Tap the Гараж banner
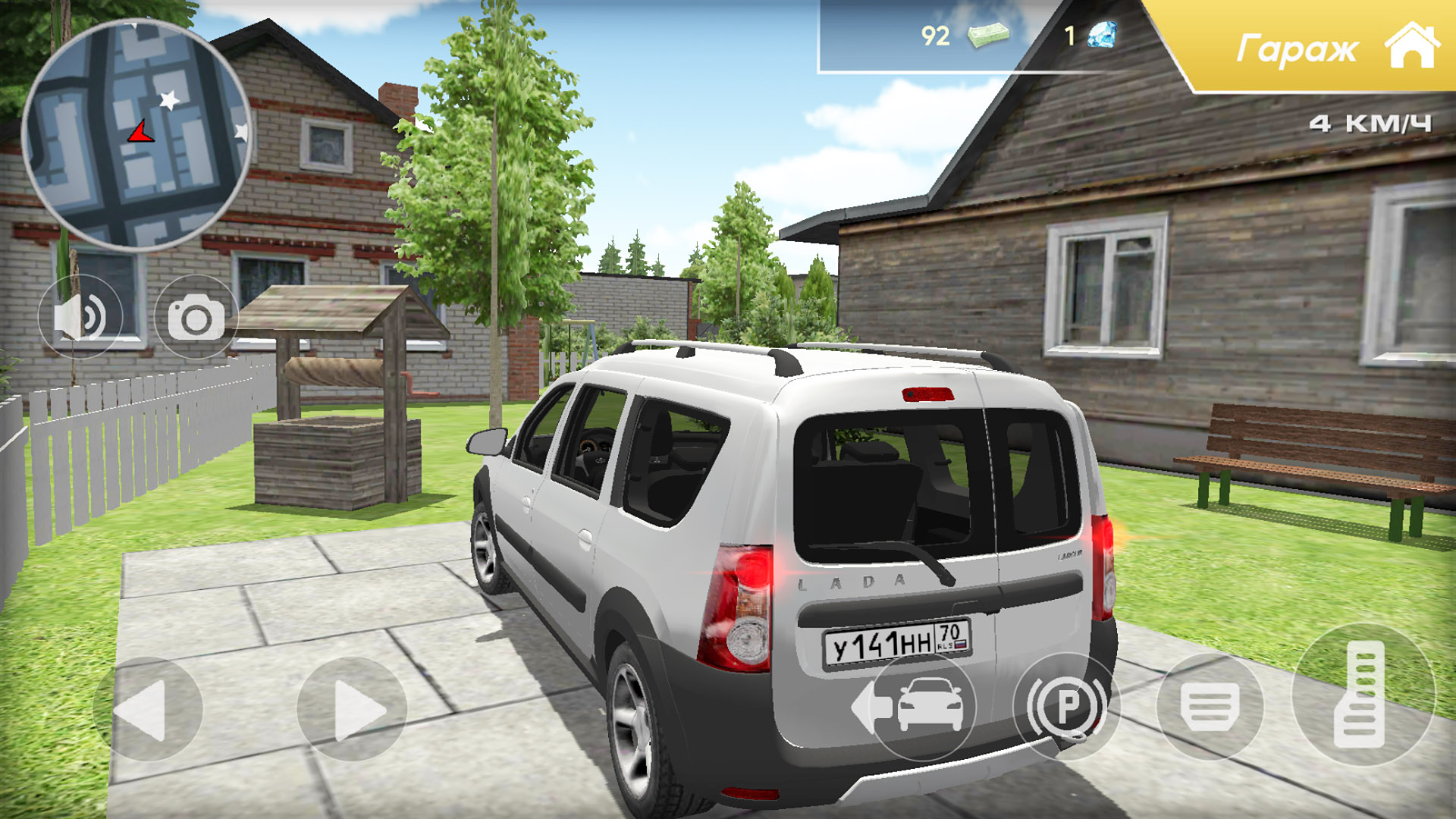Viewport: 1456px width, 819px height. (x=1298, y=48)
